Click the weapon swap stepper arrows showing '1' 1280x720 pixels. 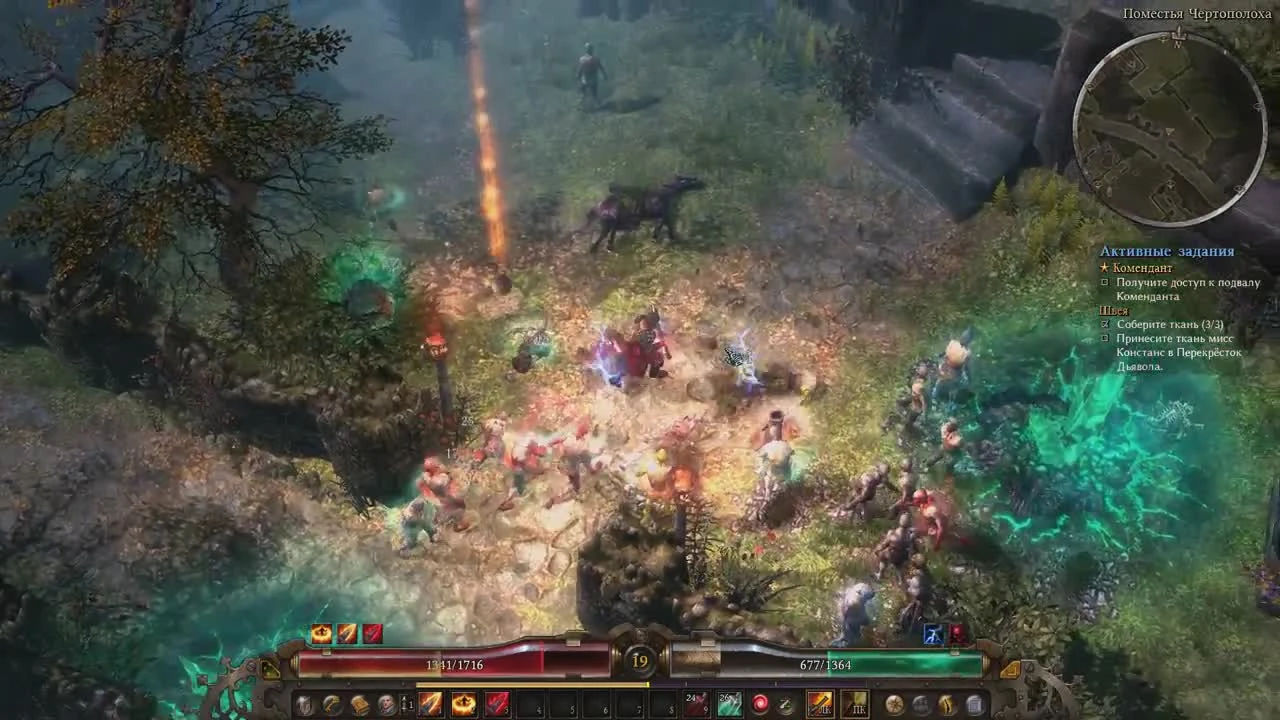408,705
